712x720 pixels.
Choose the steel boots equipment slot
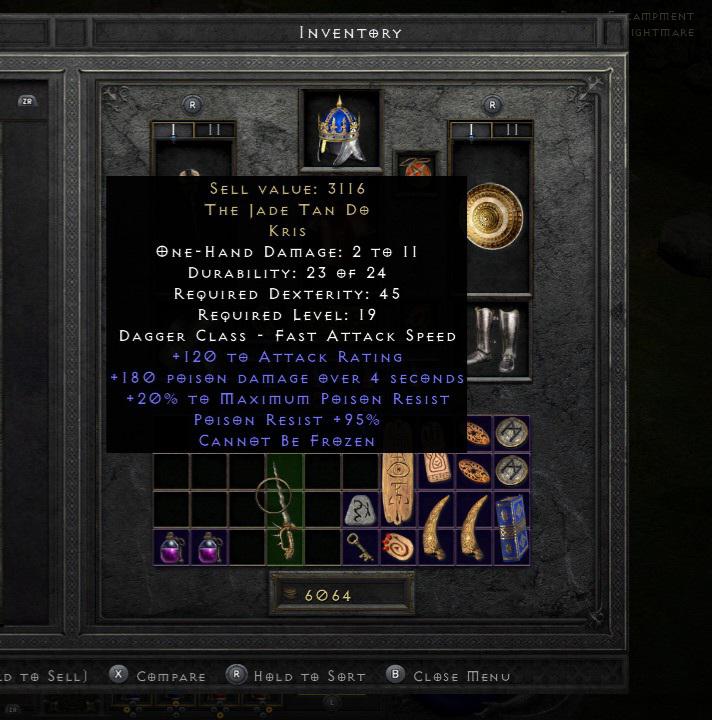coord(491,338)
